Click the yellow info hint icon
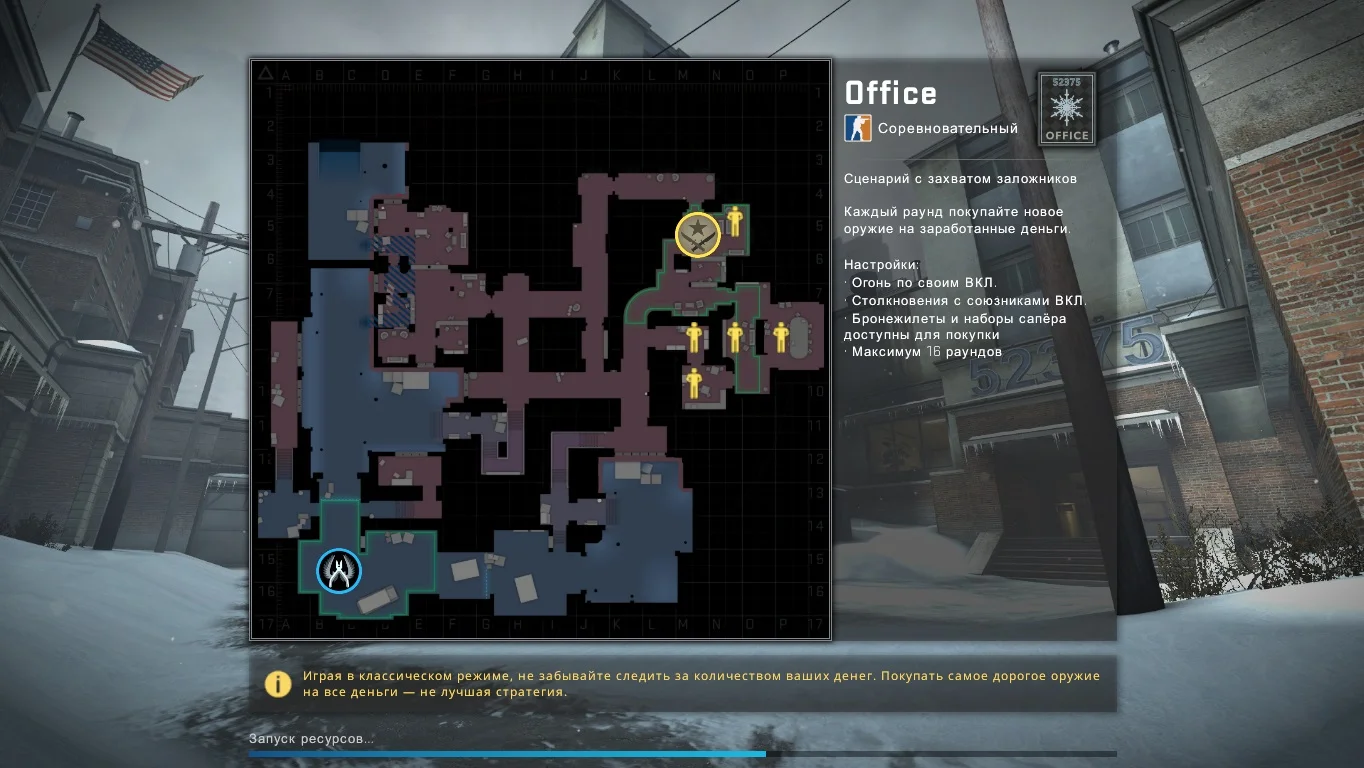The image size is (1364, 768). click(277, 683)
